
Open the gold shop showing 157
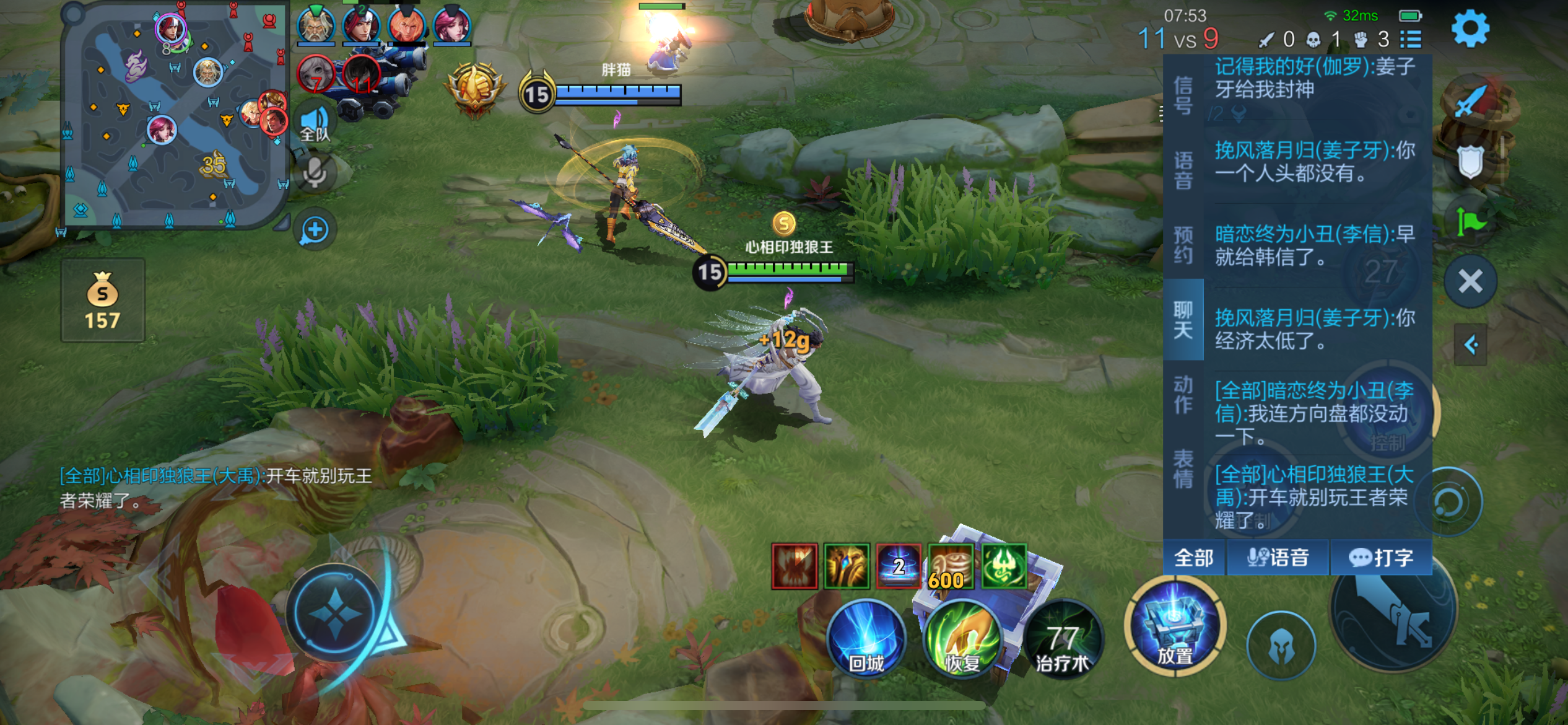coord(103,301)
